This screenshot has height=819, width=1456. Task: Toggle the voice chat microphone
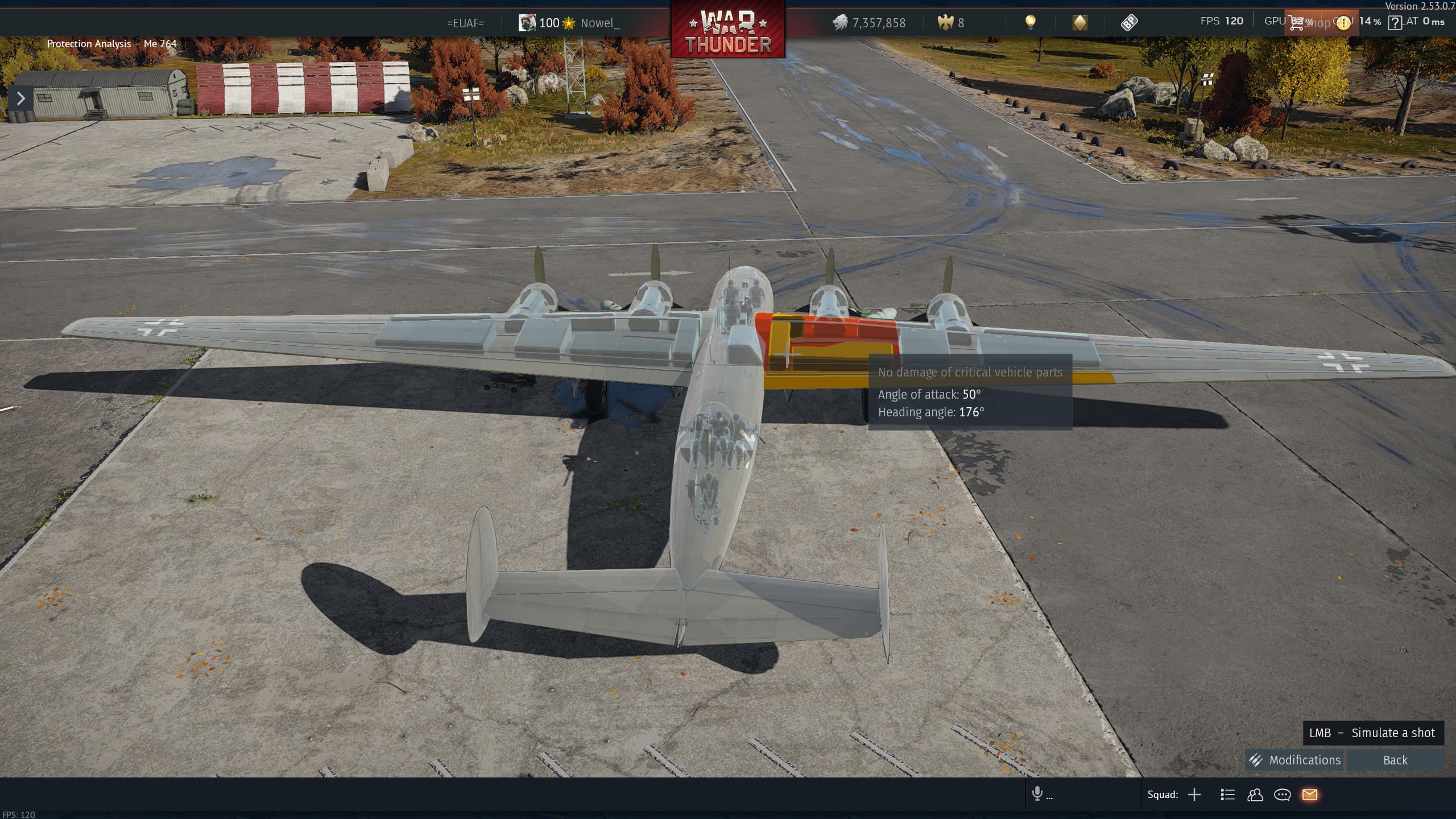(x=1037, y=793)
